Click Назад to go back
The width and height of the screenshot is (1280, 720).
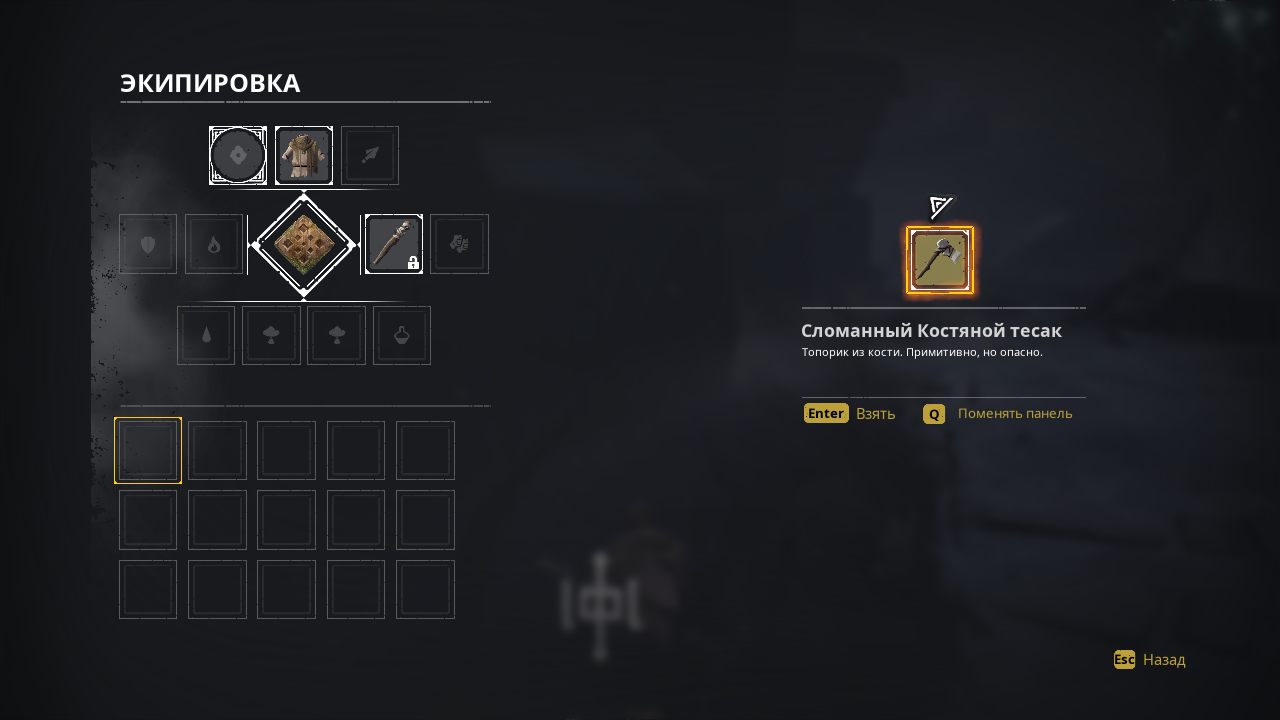(1163, 659)
